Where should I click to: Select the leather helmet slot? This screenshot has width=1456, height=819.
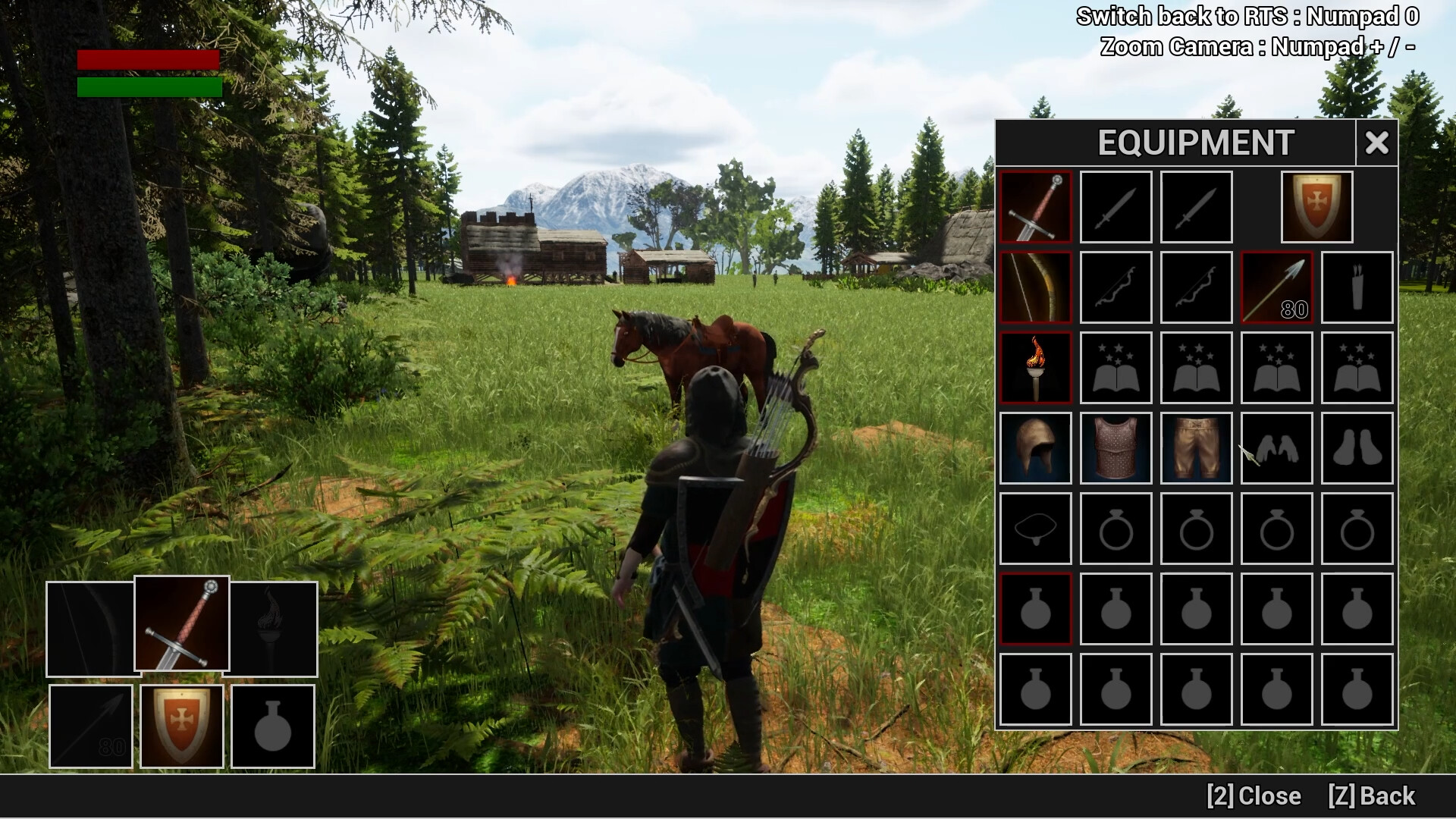tap(1035, 447)
